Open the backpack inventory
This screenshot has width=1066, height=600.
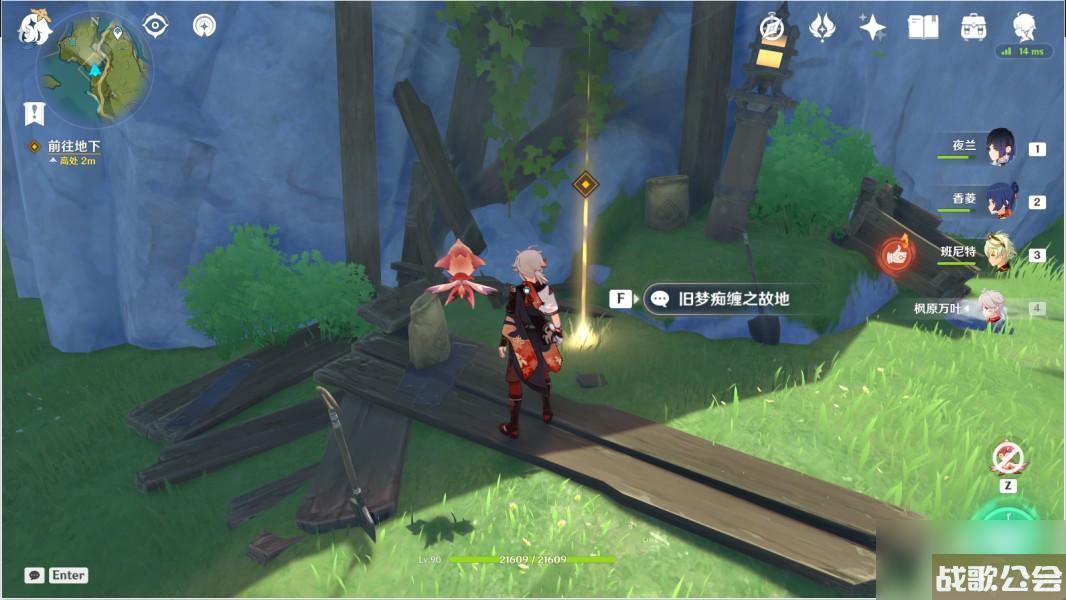coord(972,27)
